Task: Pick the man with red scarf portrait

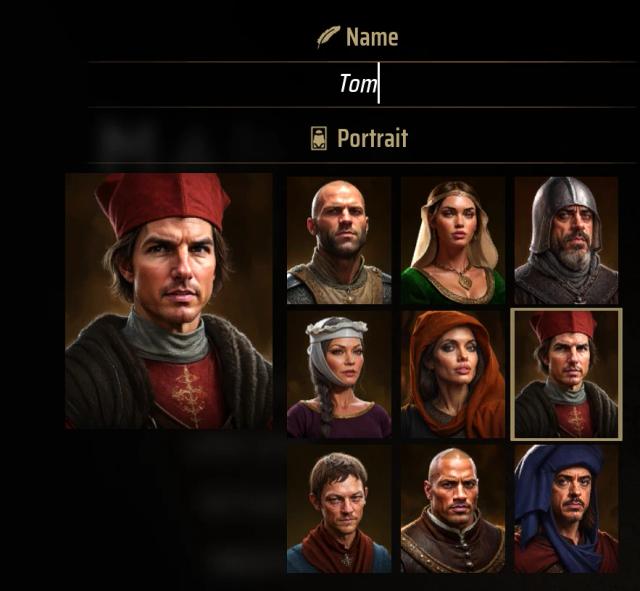Action: click(338, 509)
